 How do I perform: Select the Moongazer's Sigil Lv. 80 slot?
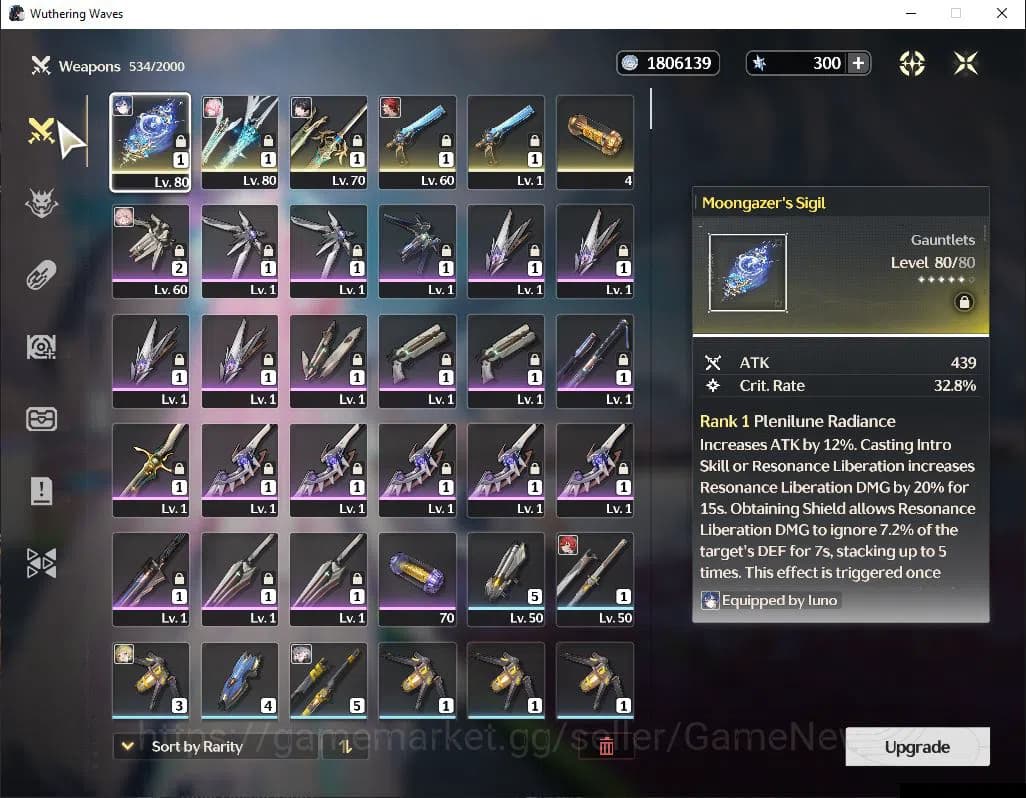coord(150,141)
